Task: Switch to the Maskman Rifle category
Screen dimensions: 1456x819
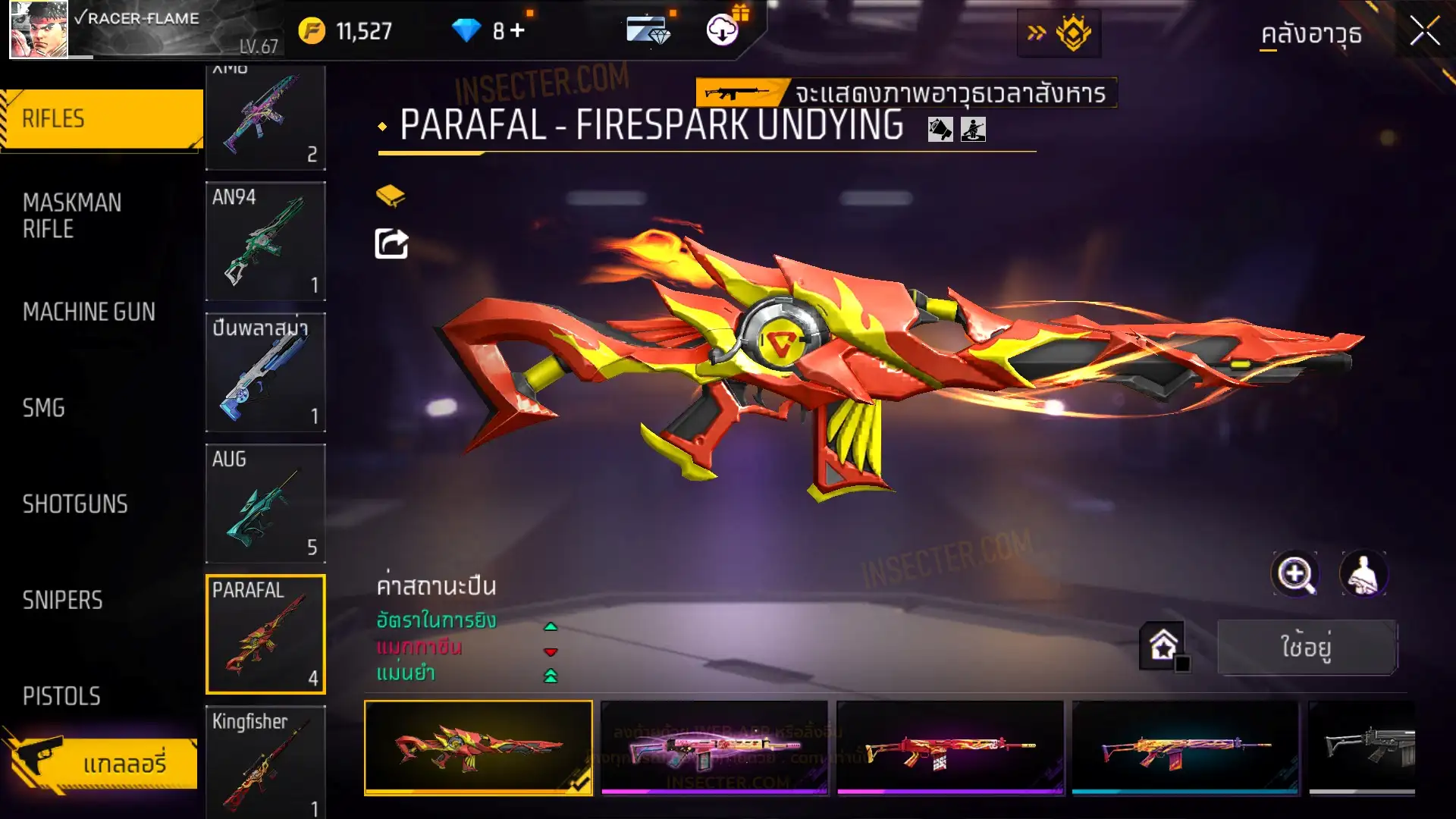Action: (72, 215)
